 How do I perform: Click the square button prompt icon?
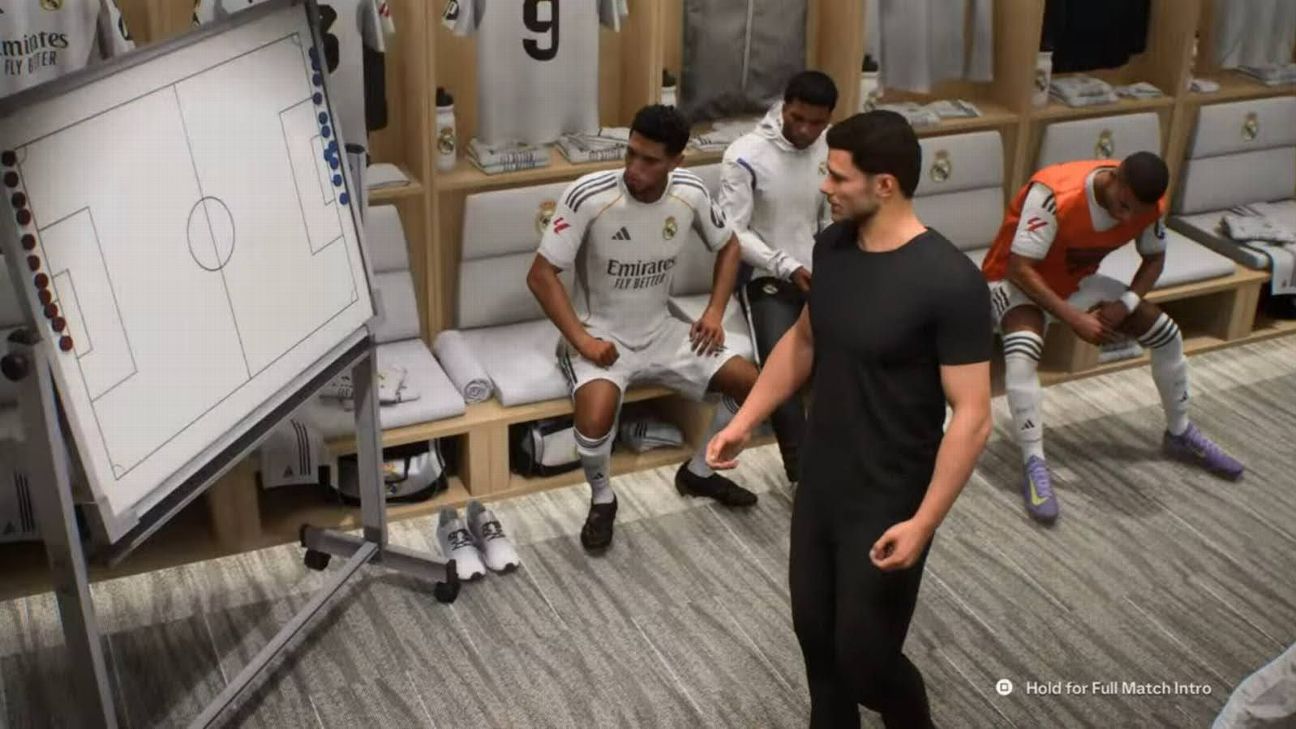1004,688
